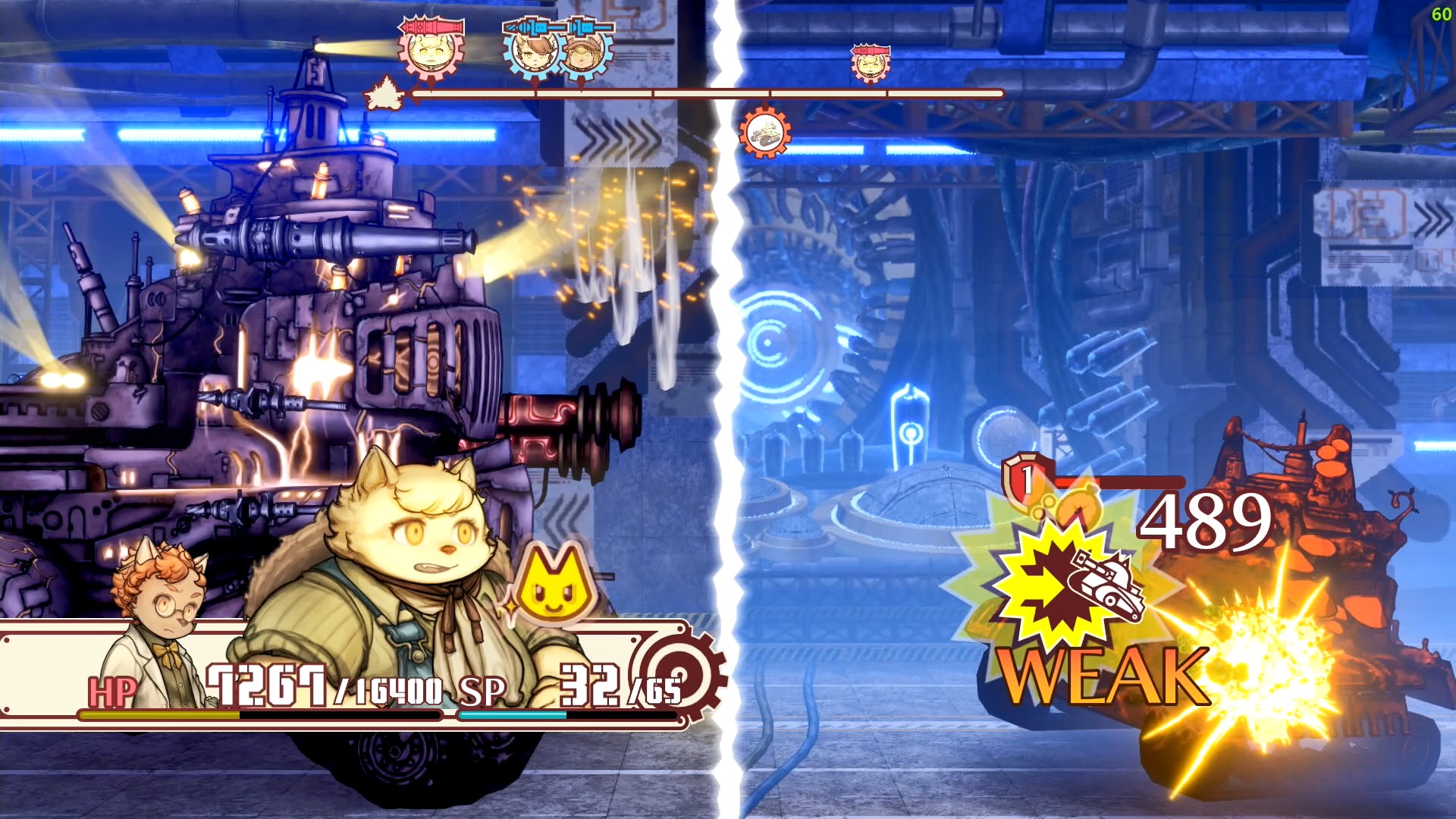Click the orange enemy tank gear icon on the timeline
This screenshot has width=1456, height=819.
(x=766, y=134)
